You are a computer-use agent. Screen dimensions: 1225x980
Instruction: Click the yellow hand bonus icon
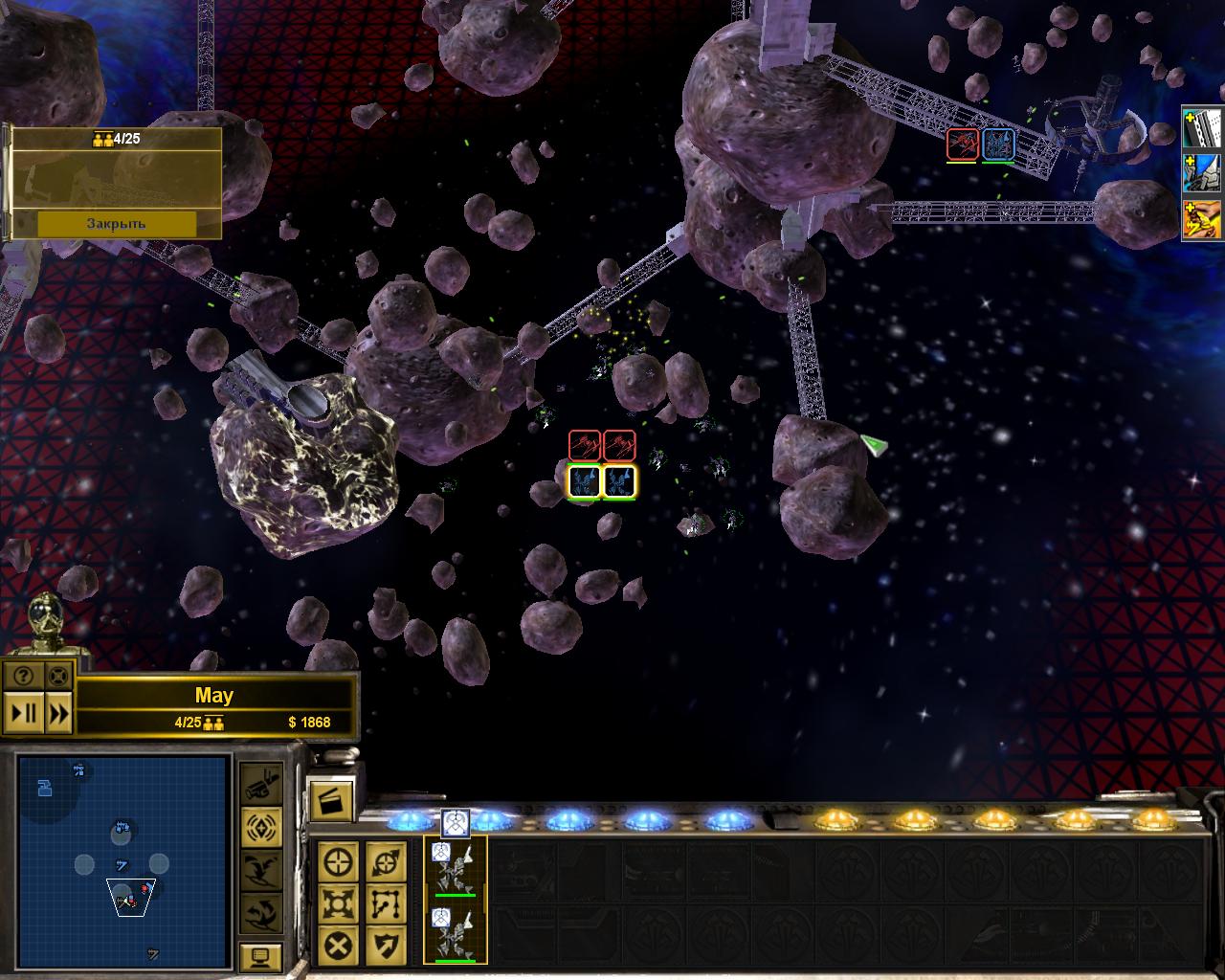1204,220
